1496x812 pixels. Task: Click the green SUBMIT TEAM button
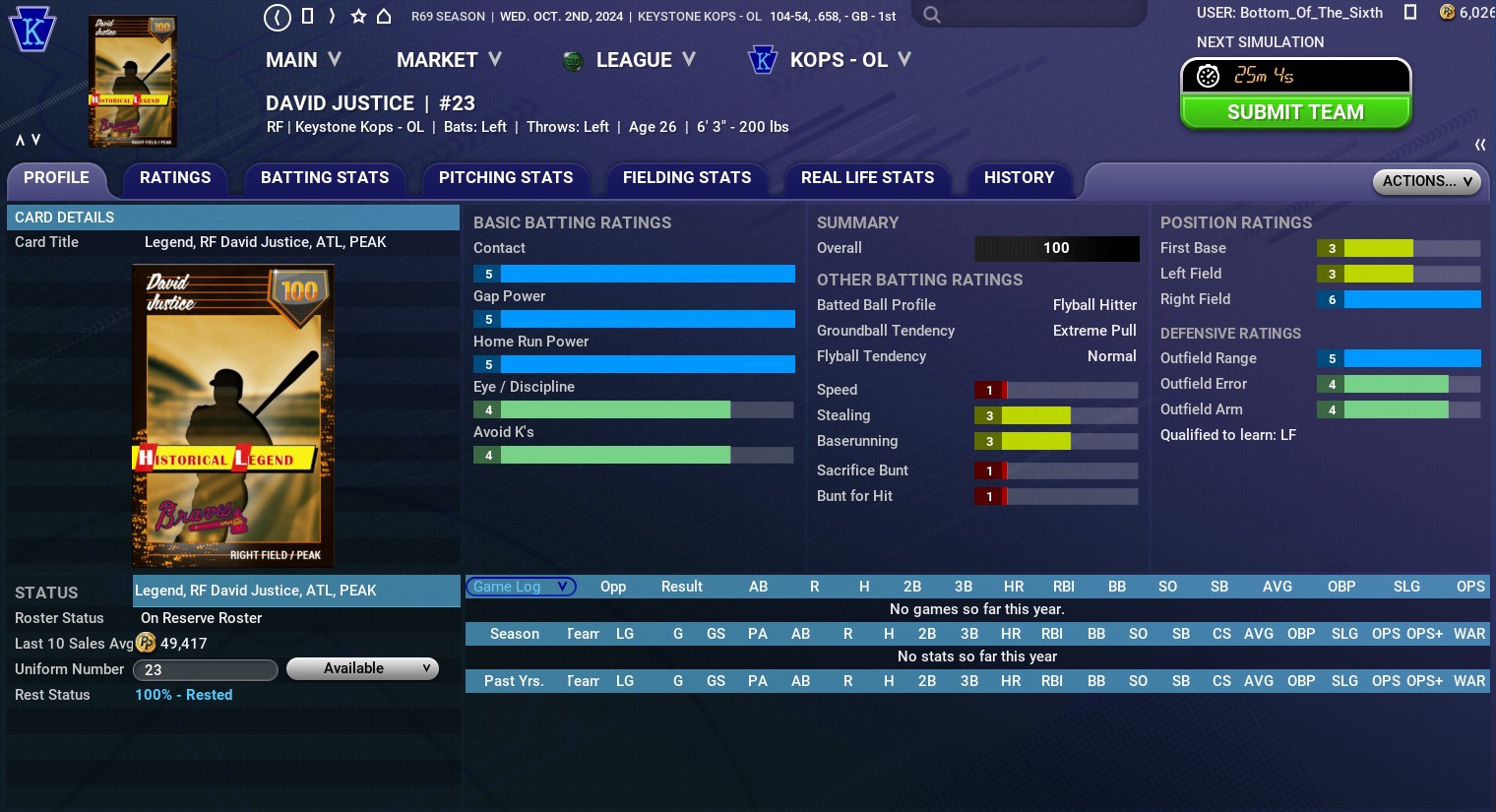(1295, 112)
